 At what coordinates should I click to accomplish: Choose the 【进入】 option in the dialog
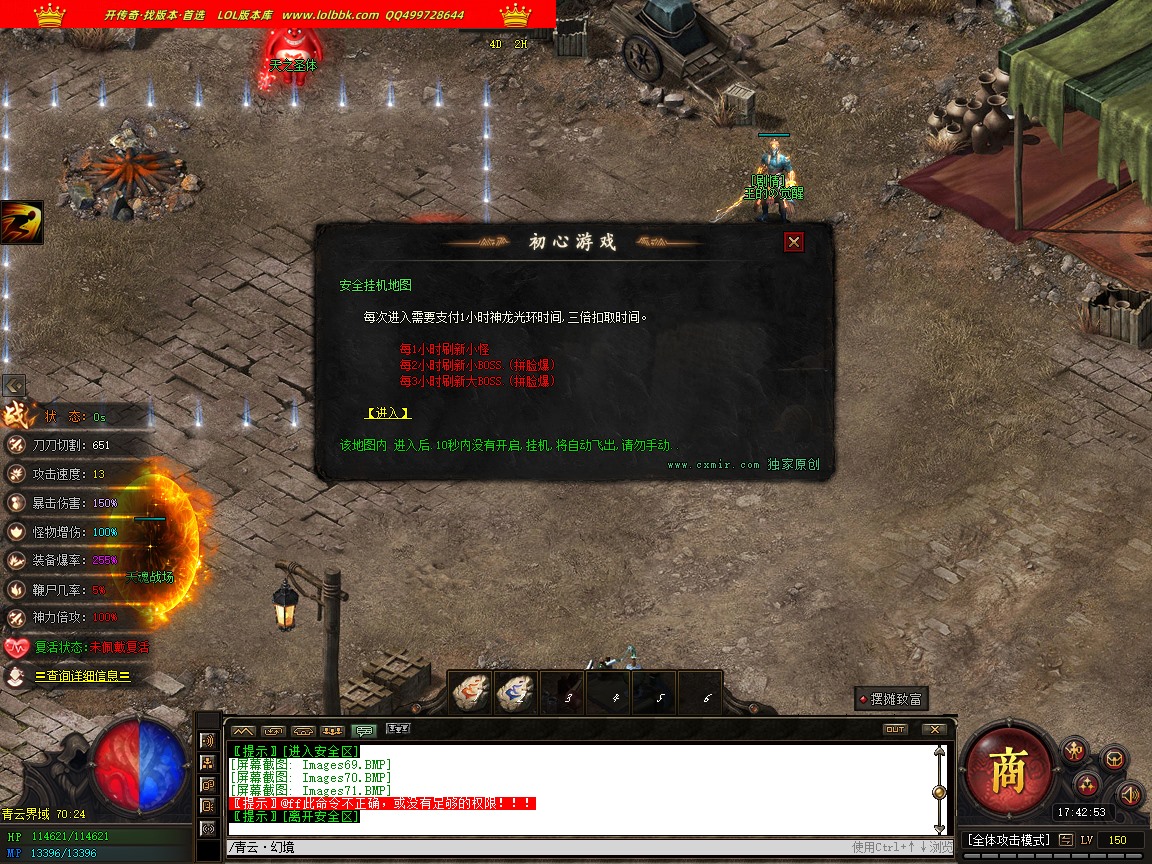(x=388, y=413)
